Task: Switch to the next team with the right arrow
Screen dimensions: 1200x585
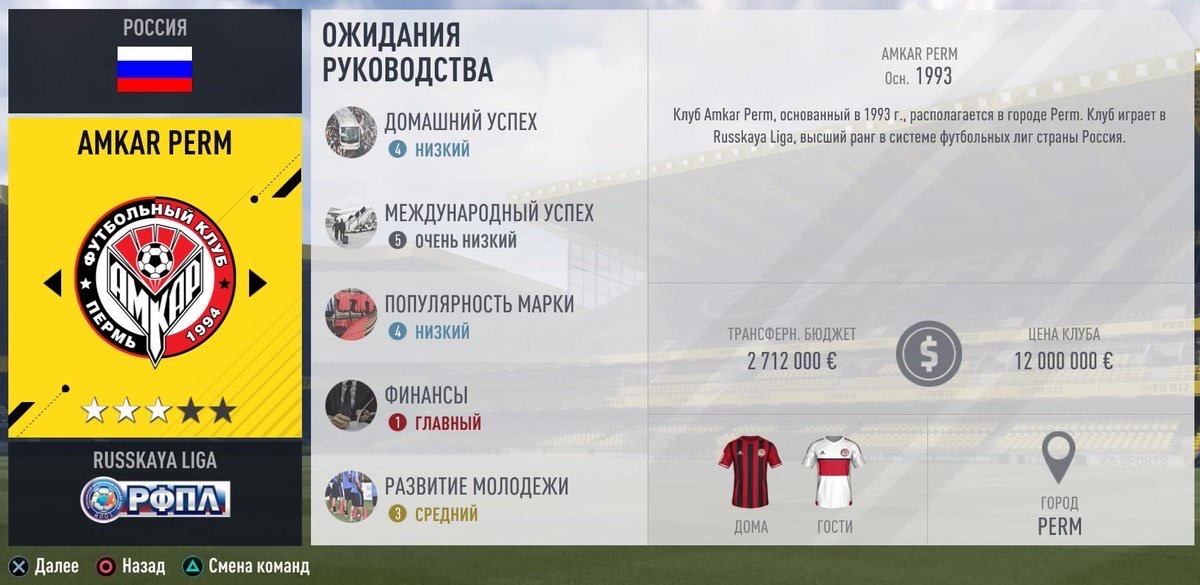Action: [x=257, y=284]
